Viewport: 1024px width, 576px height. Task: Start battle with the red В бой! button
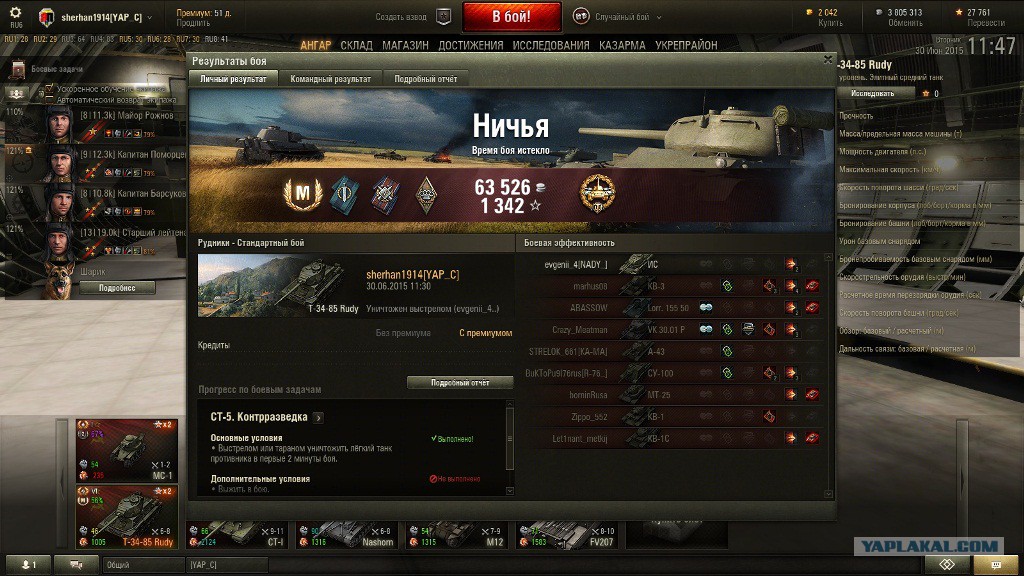[x=511, y=17]
